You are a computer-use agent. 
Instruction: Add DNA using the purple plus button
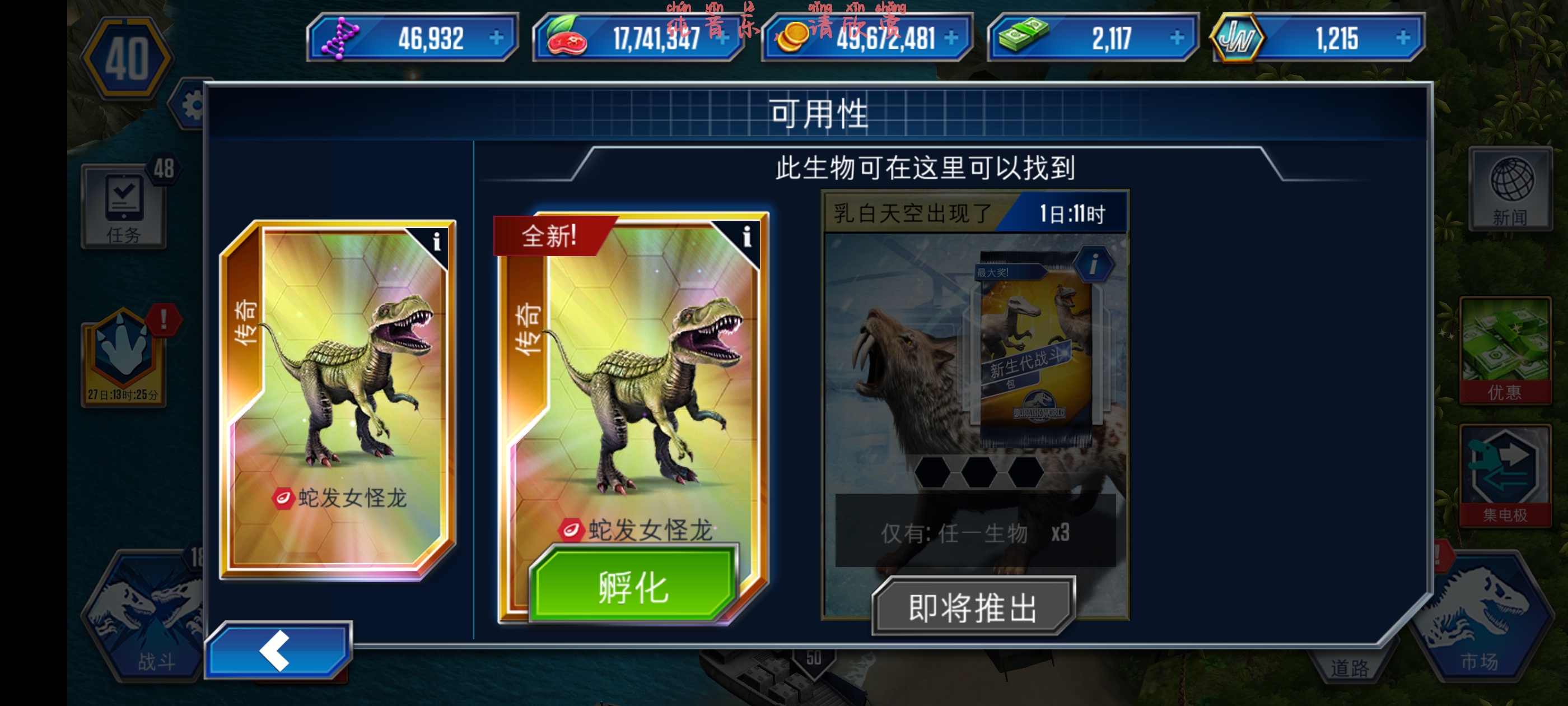point(497,38)
